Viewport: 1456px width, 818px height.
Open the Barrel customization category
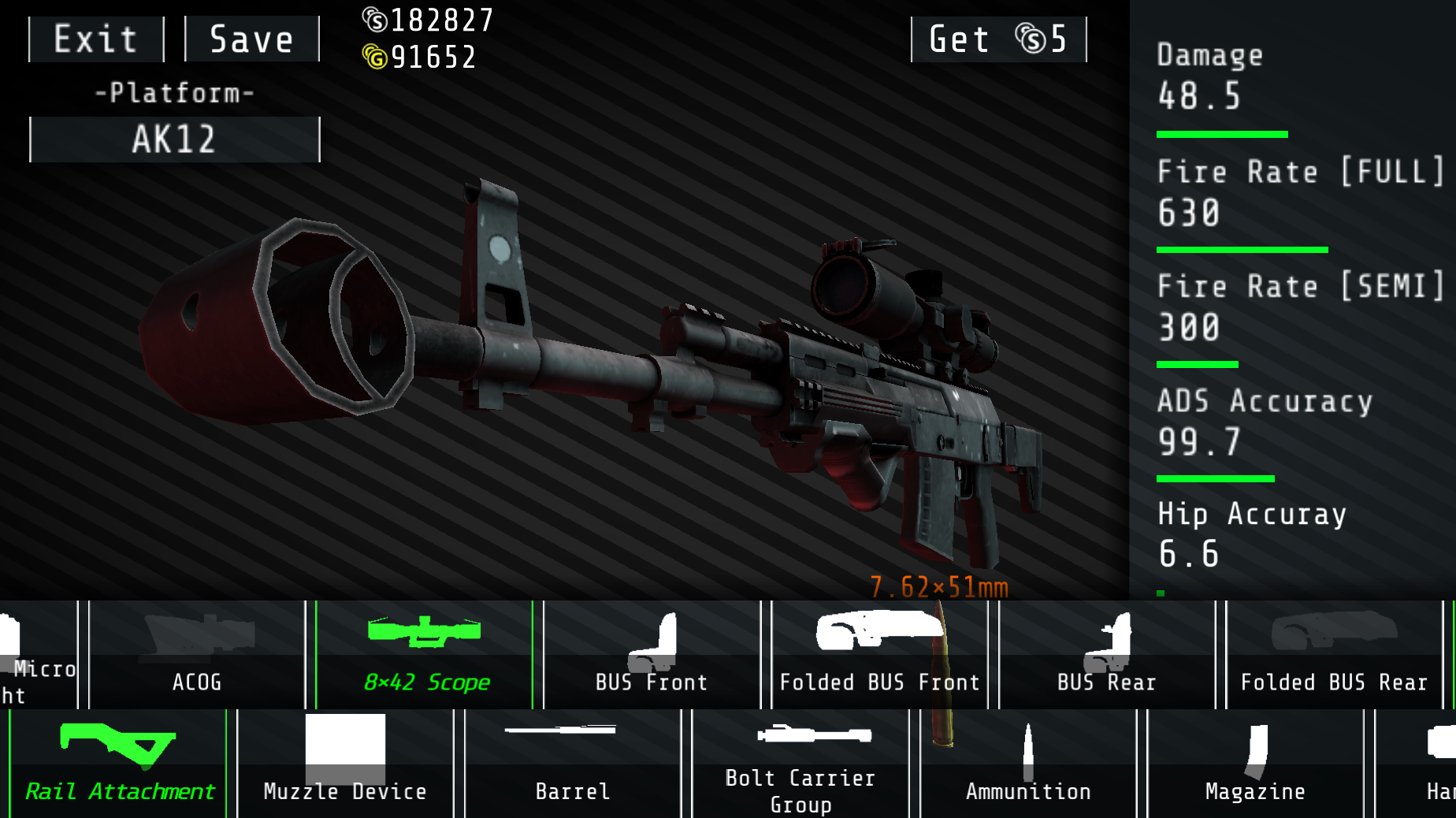click(572, 762)
